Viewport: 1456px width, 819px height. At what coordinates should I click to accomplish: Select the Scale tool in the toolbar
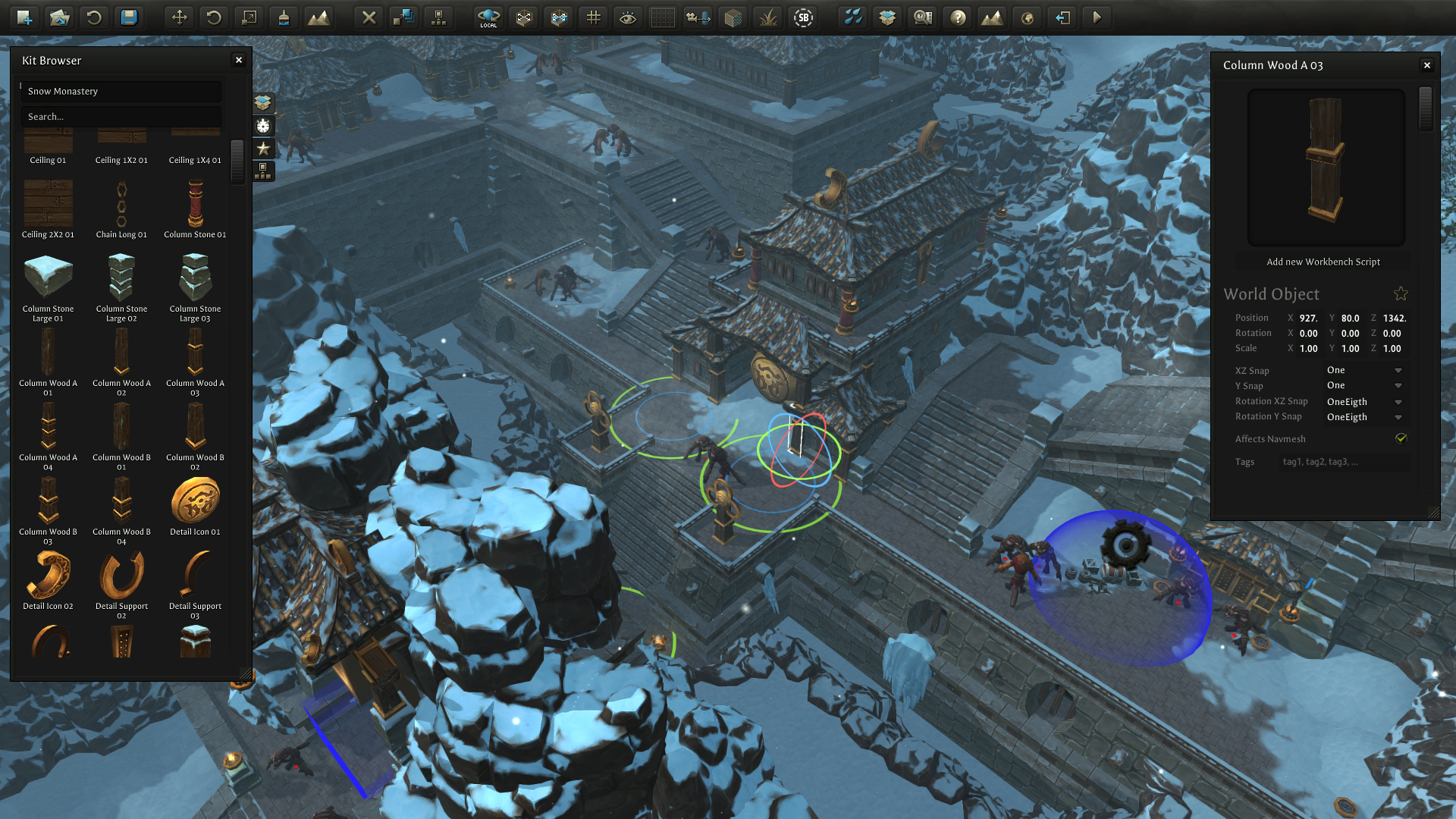point(249,17)
